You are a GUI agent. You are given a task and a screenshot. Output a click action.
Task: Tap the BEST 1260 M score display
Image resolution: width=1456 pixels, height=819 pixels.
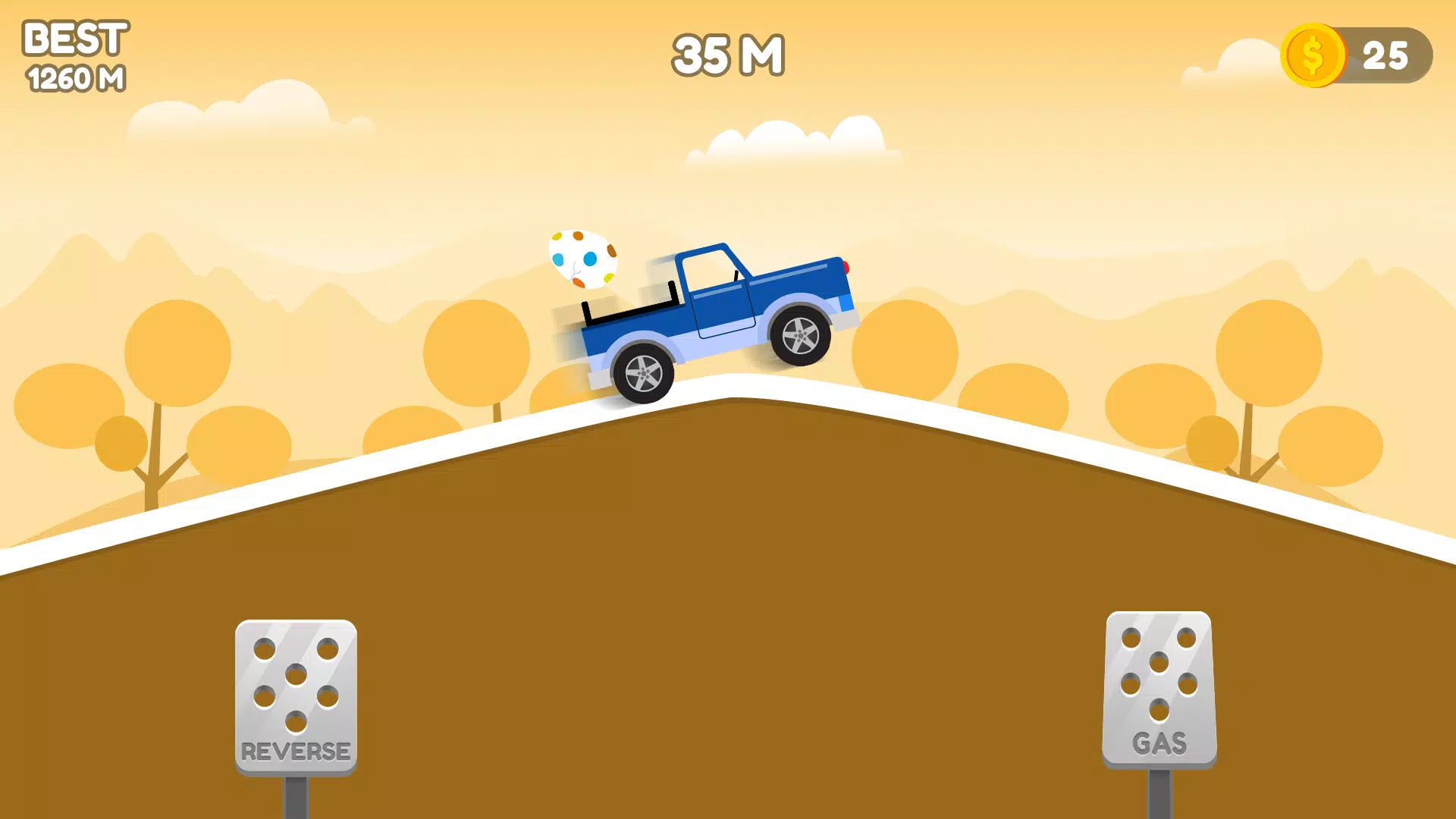point(74,55)
